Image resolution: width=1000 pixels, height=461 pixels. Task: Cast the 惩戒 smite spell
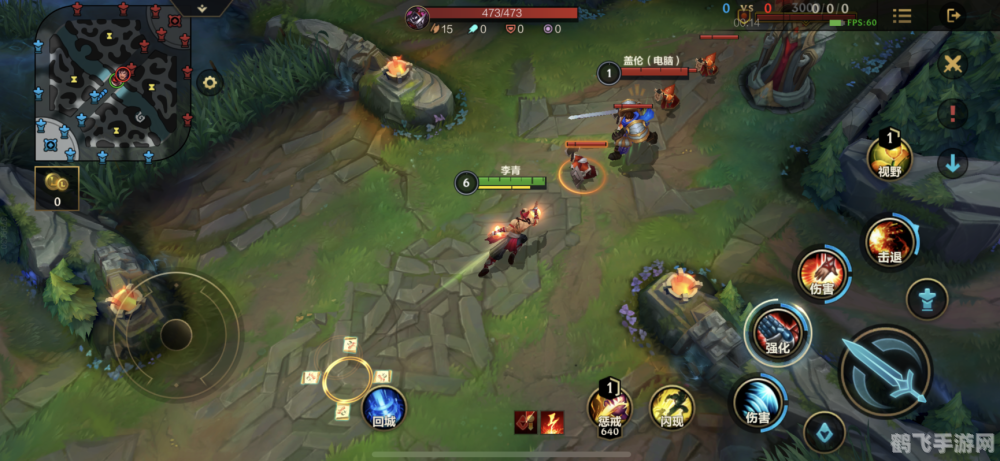click(609, 408)
